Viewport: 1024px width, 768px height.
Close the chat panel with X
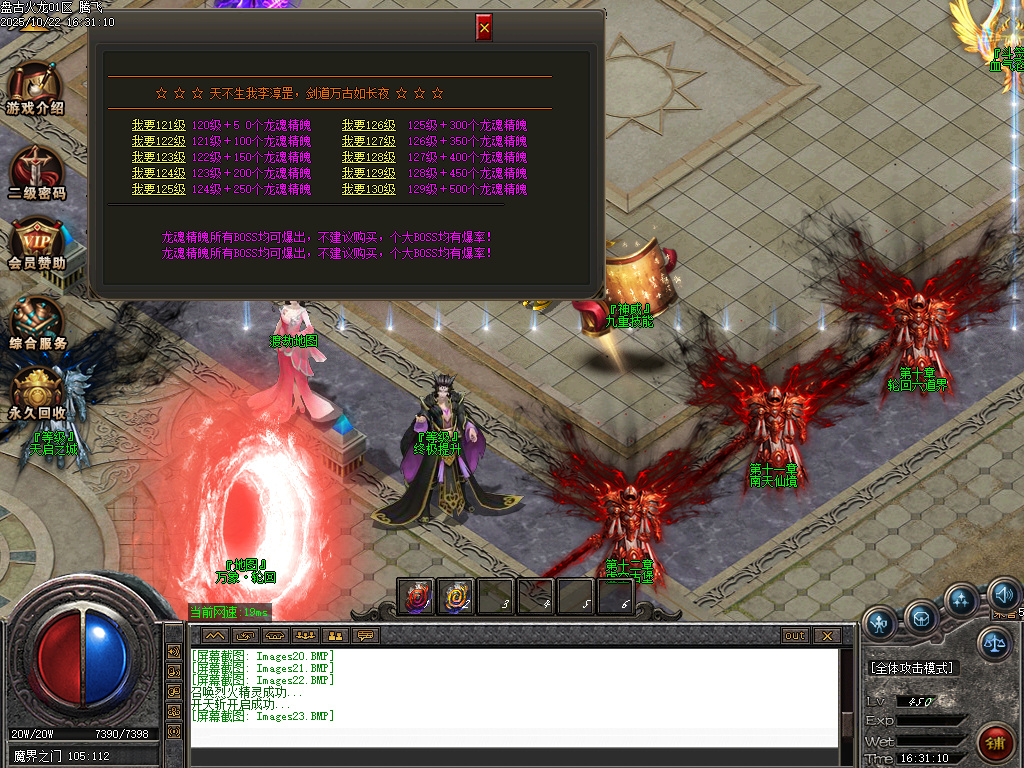826,636
